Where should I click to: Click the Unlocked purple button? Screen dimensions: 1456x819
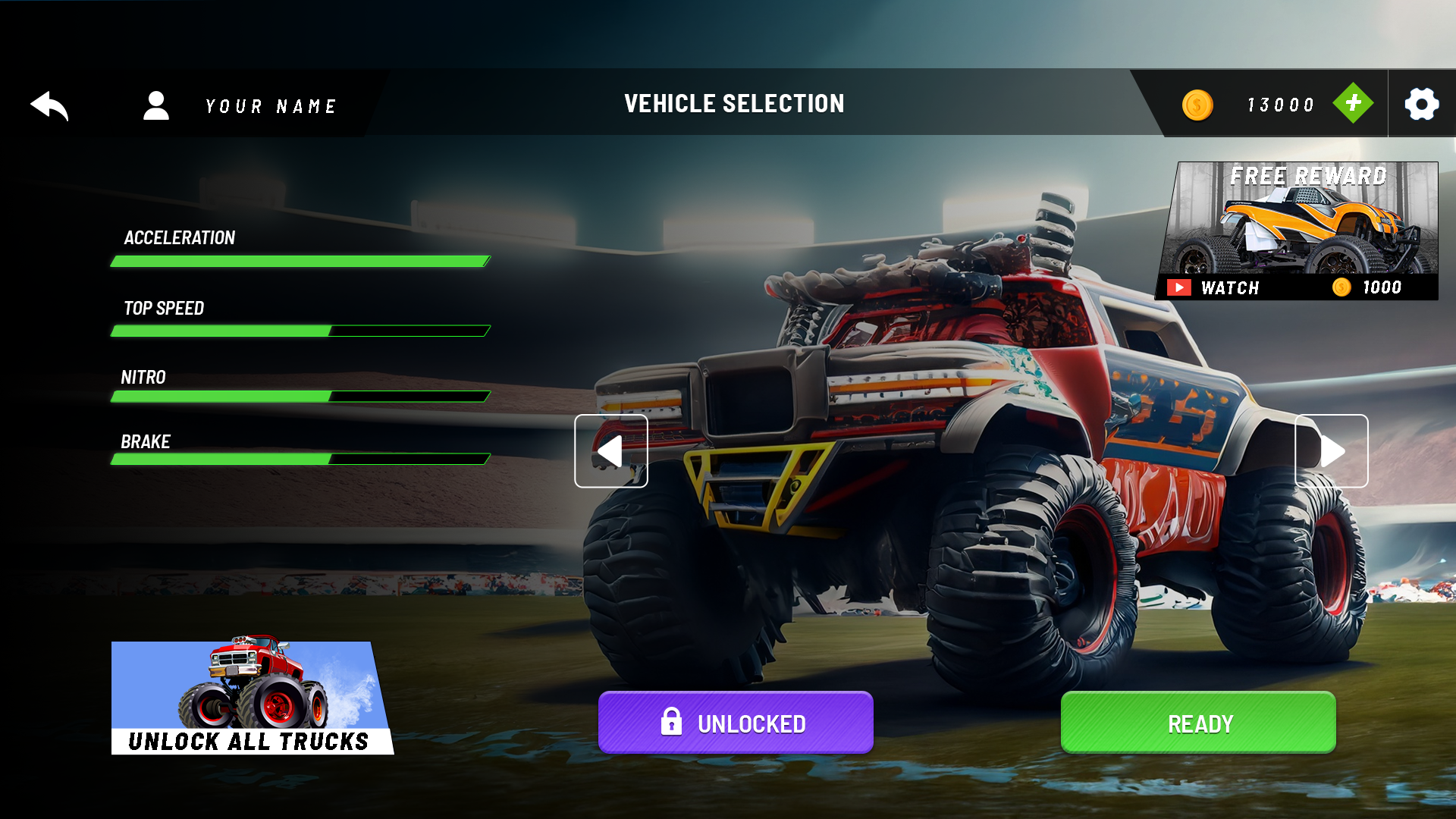click(735, 723)
